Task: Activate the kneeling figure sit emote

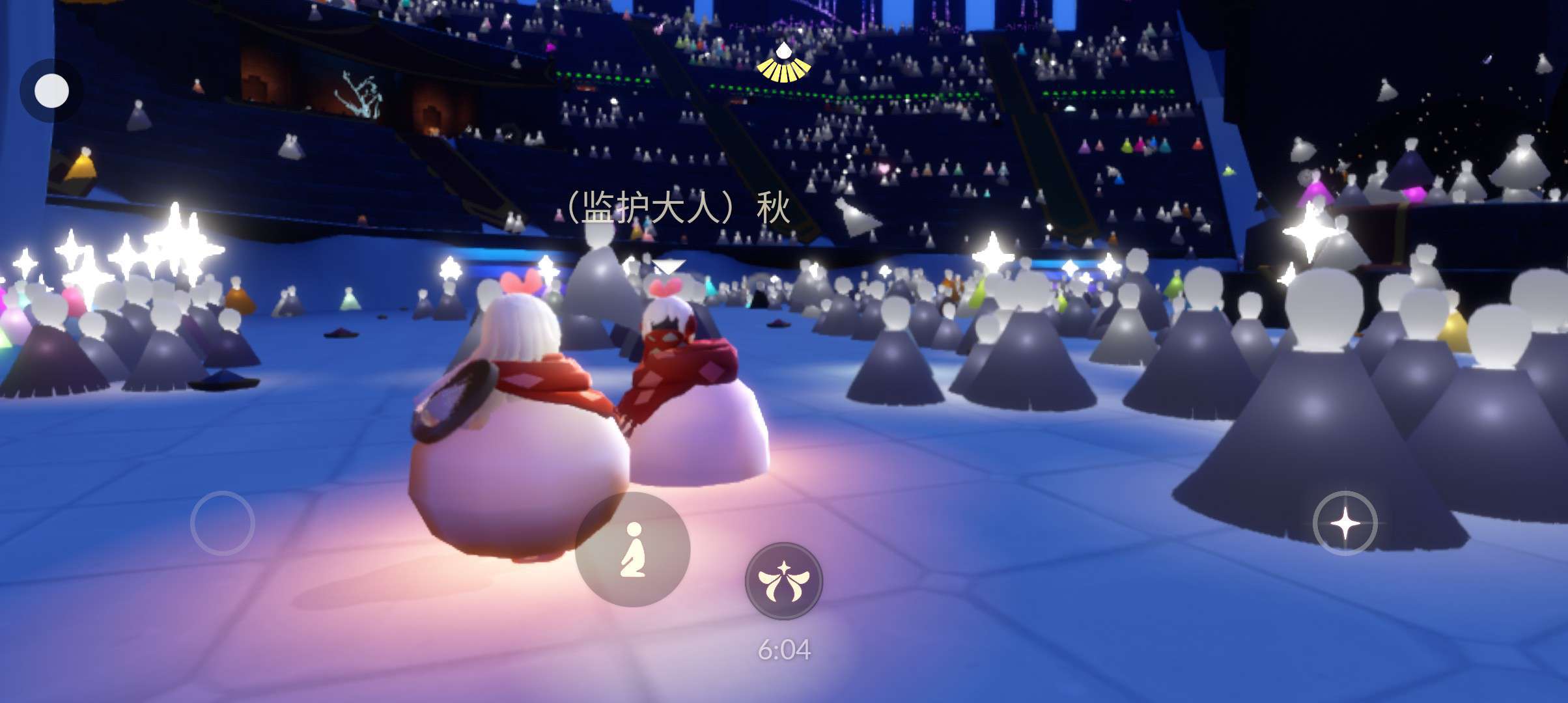Action: [x=632, y=549]
